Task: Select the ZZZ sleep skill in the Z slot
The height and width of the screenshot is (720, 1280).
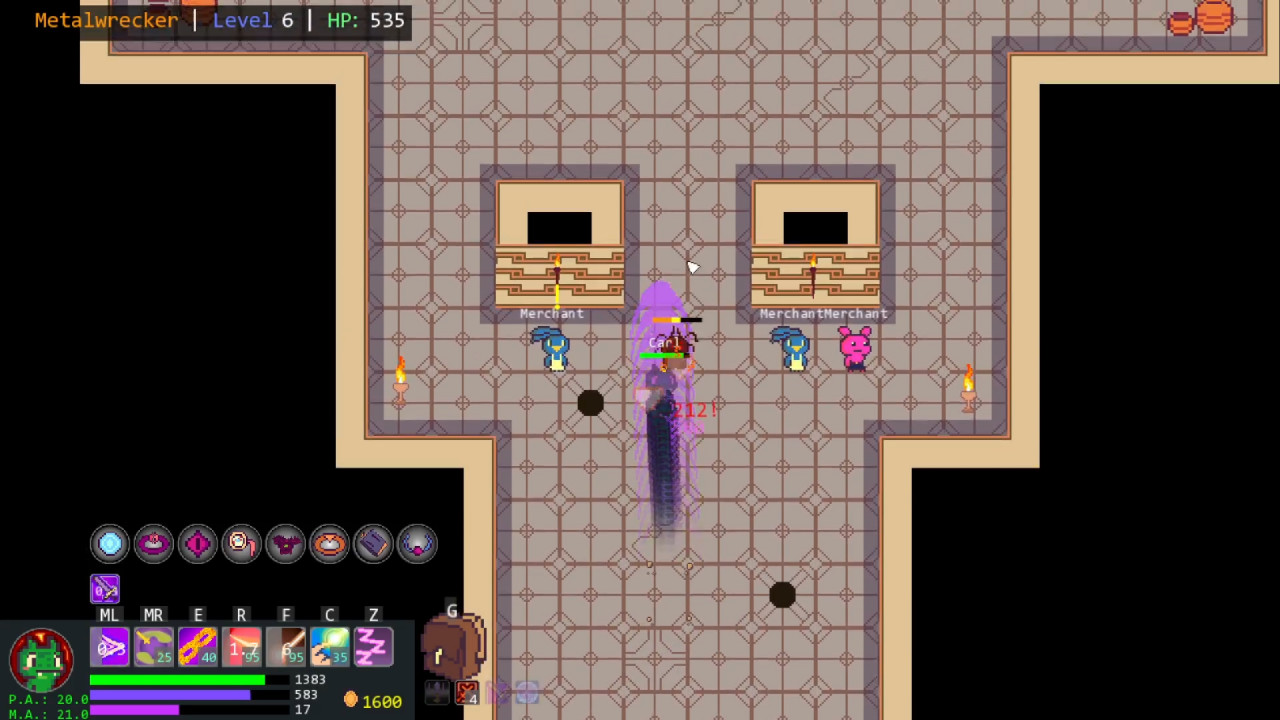Action: point(373,647)
